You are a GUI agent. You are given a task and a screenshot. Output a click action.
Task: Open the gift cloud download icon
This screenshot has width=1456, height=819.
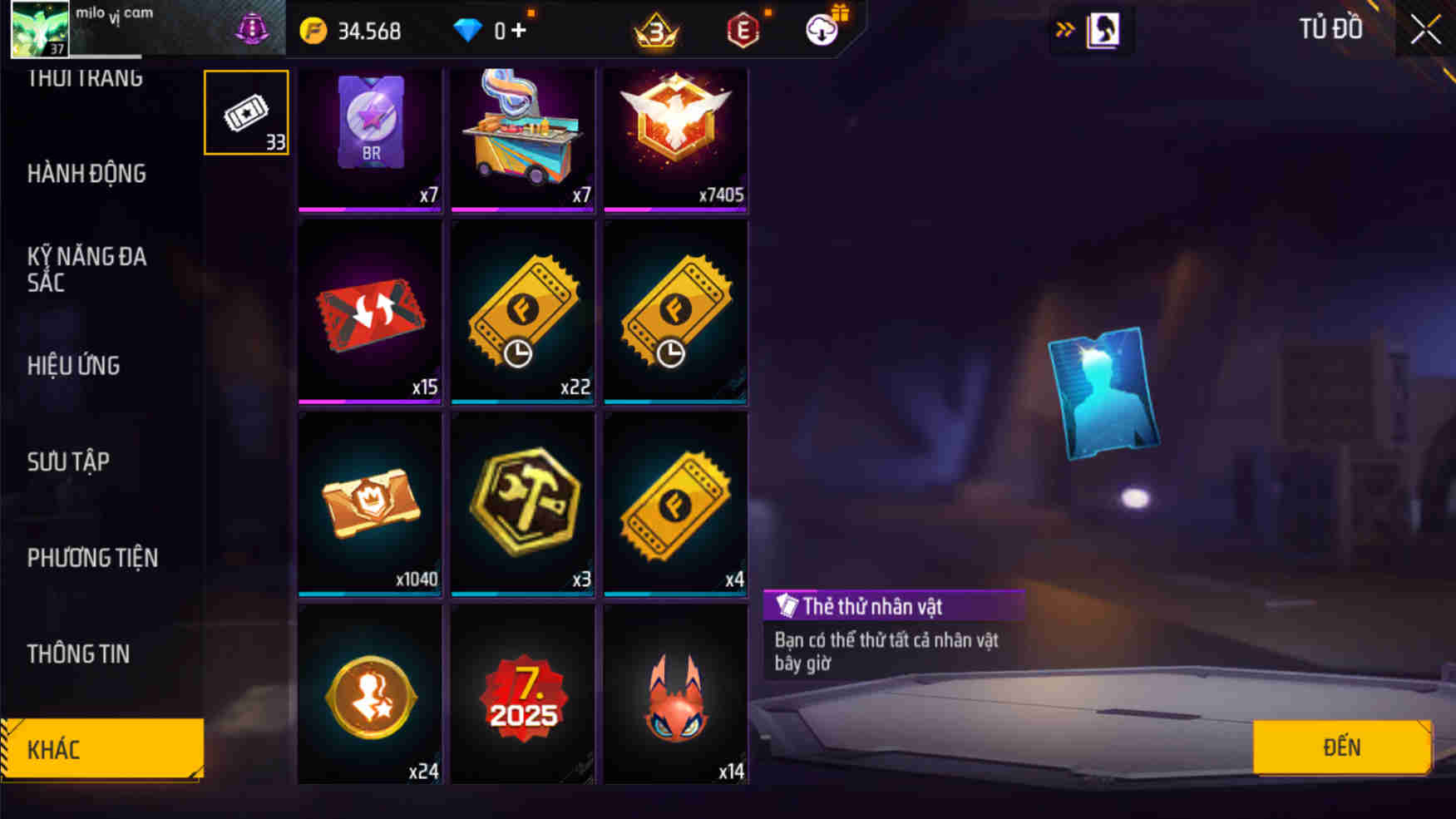[x=822, y=30]
